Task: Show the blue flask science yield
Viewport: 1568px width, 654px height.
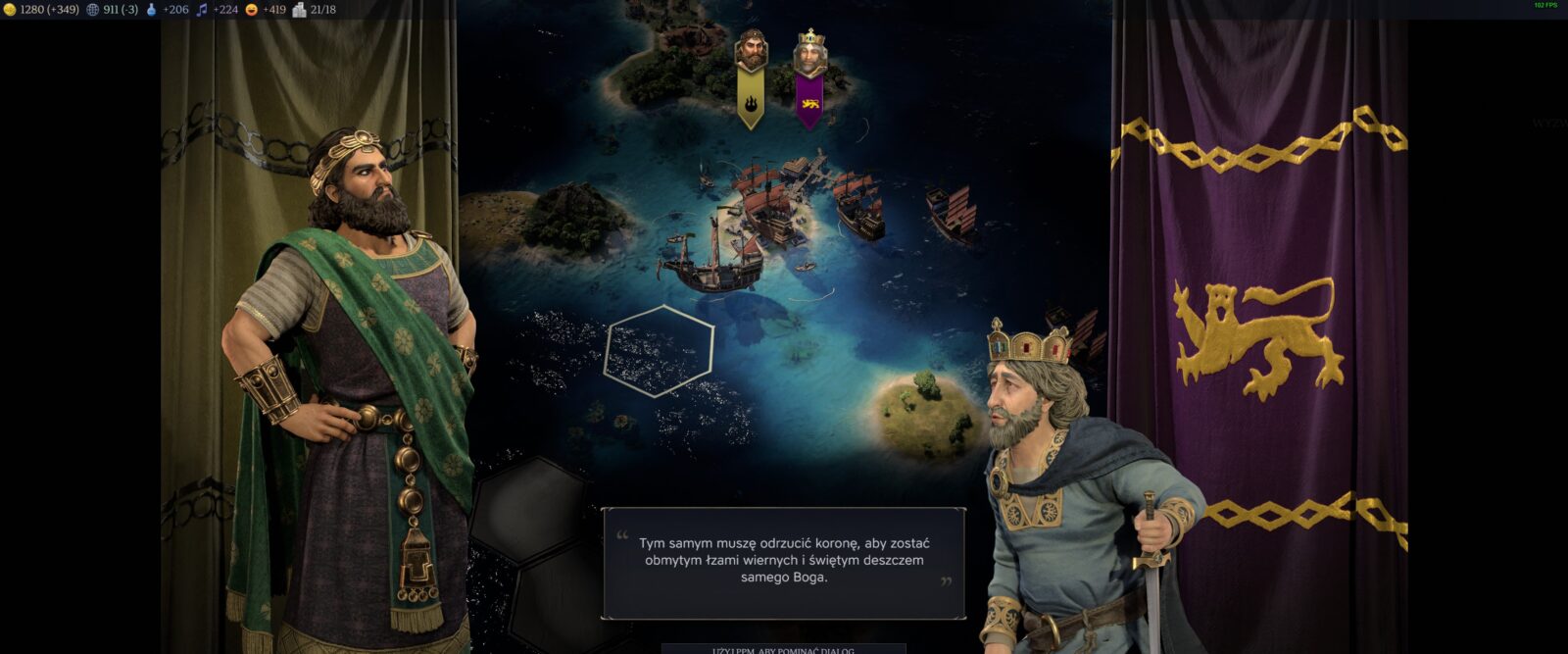Action: point(152,10)
